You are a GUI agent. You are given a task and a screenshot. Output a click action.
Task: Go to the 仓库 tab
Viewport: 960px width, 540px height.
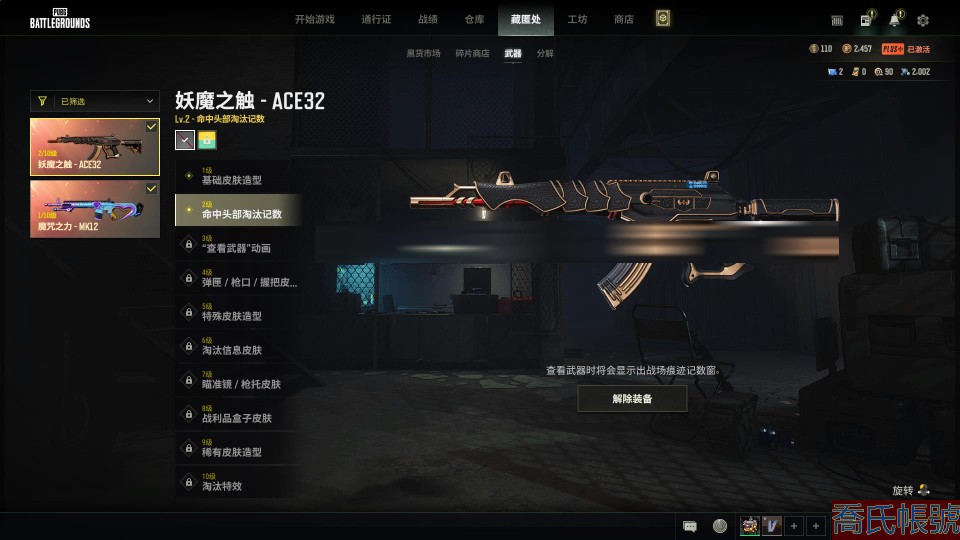[x=475, y=19]
